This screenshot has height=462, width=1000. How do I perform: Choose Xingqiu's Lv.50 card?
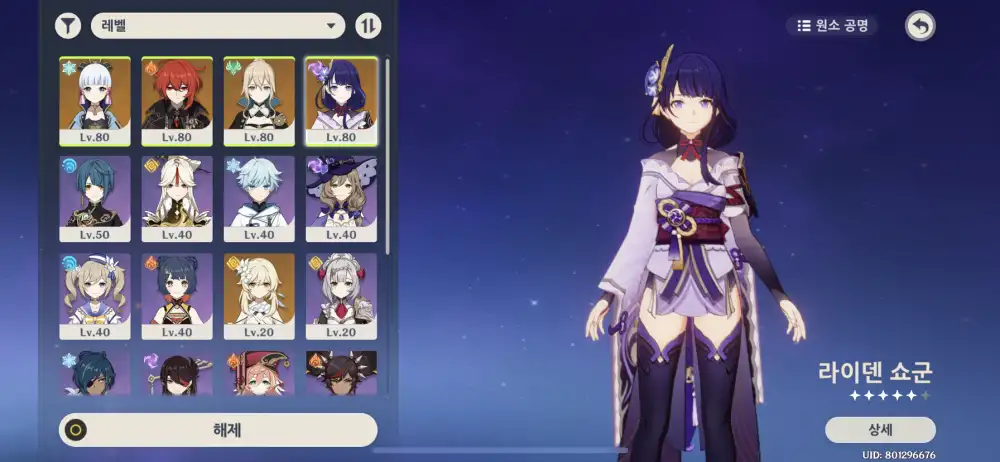pyautogui.click(x=94, y=198)
